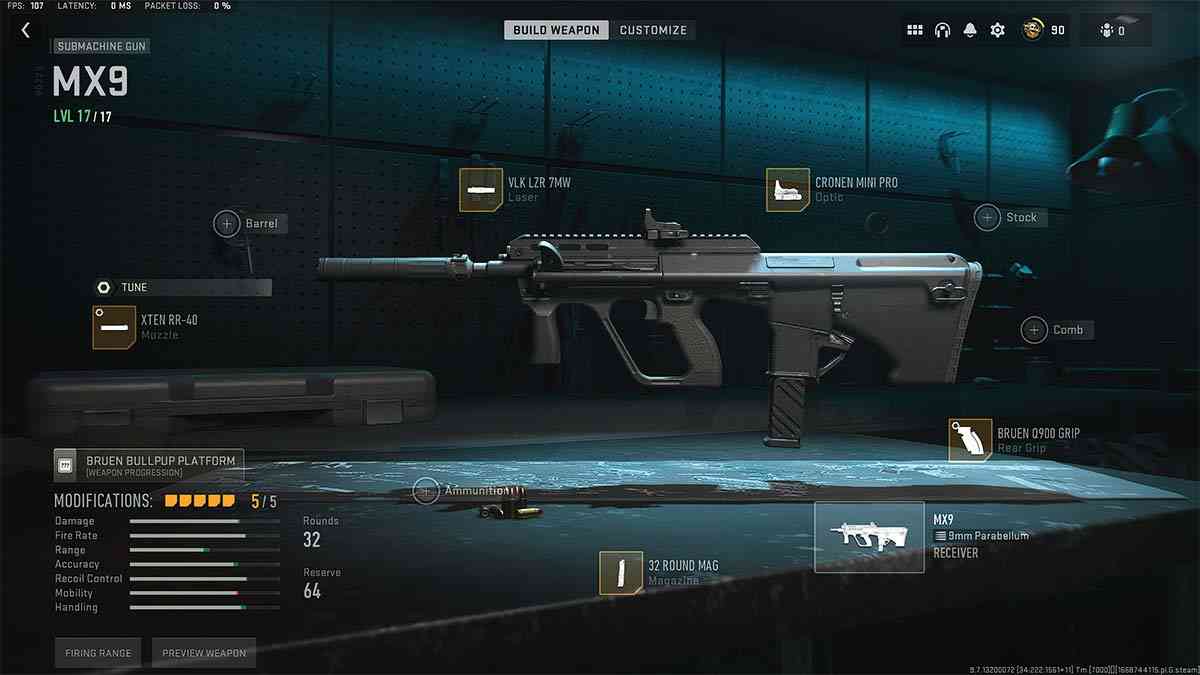Screen dimensions: 1200x675
Task: Add an attachment to the Barrel slot
Action: [227, 223]
